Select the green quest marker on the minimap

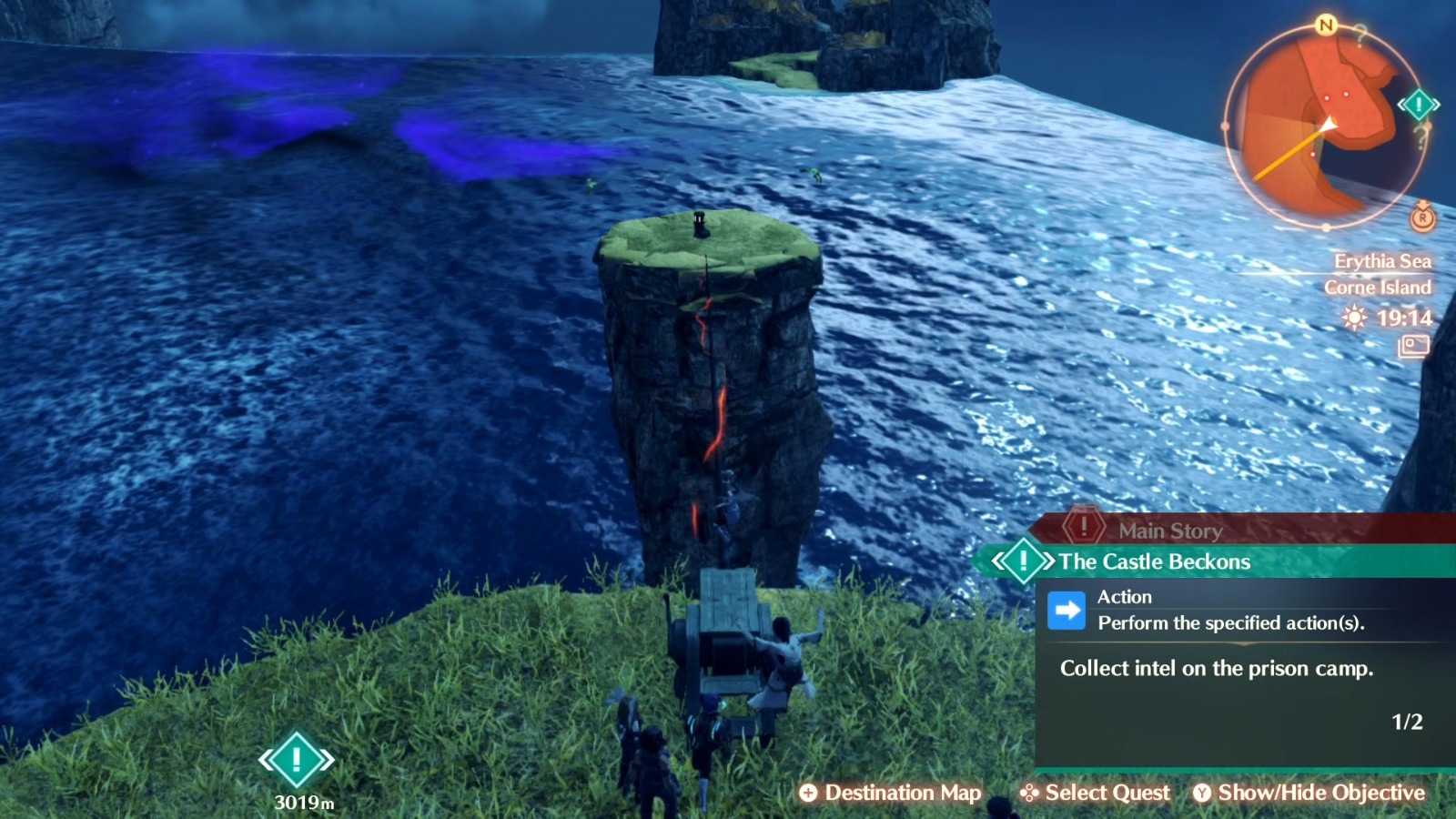tap(1417, 105)
